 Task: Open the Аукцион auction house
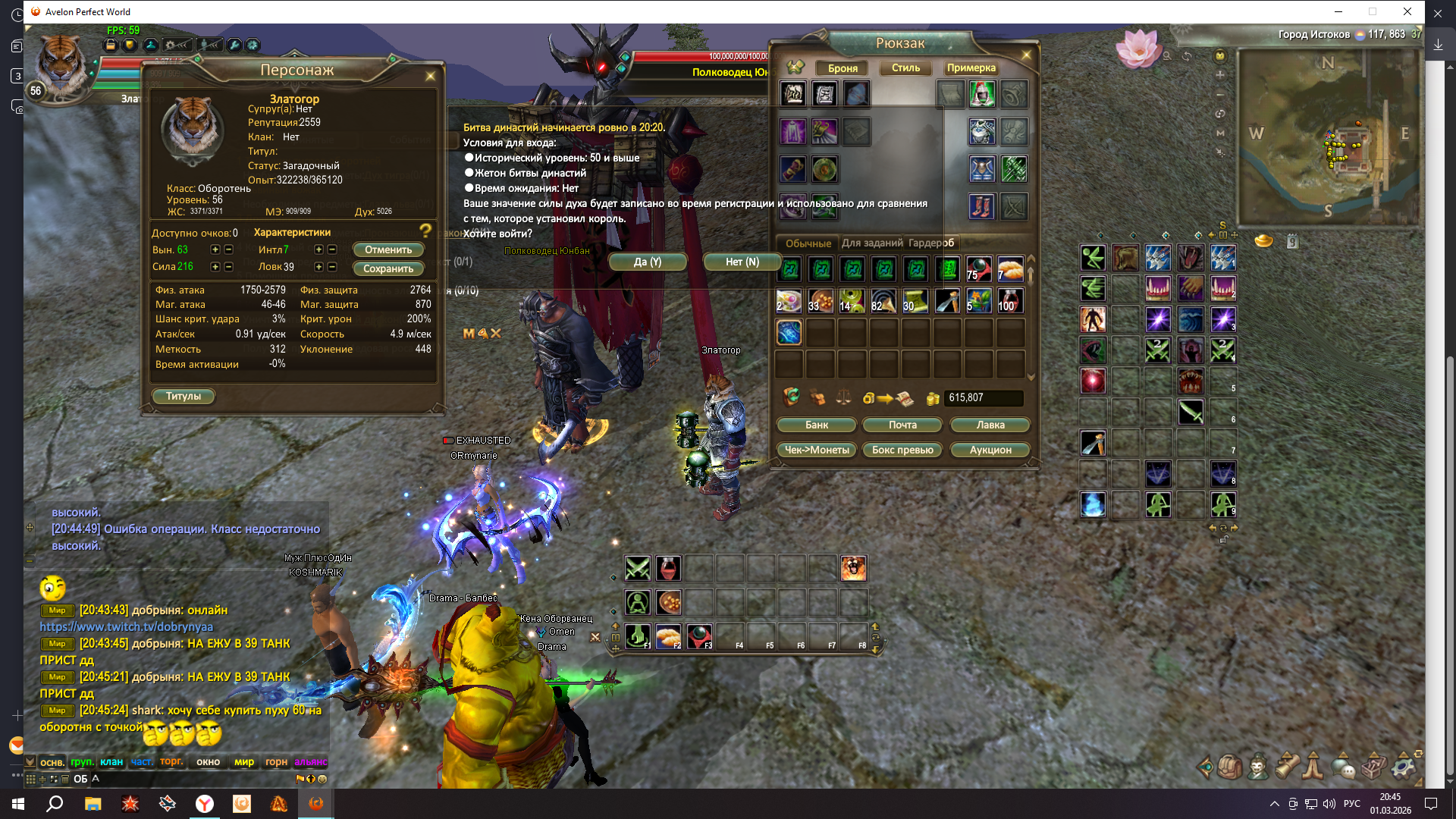[x=990, y=450]
